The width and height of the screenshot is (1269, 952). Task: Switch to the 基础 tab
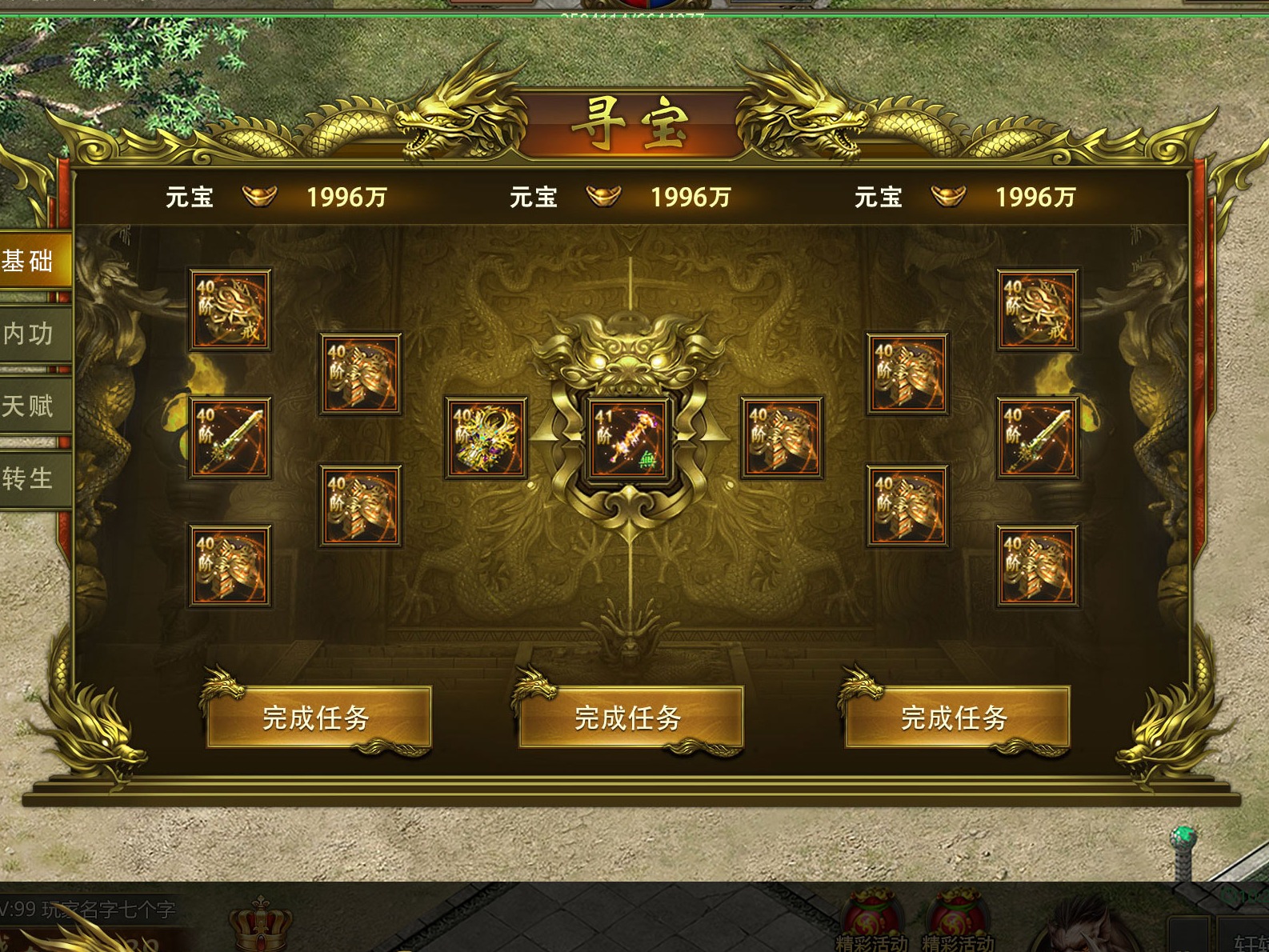pyautogui.click(x=28, y=260)
